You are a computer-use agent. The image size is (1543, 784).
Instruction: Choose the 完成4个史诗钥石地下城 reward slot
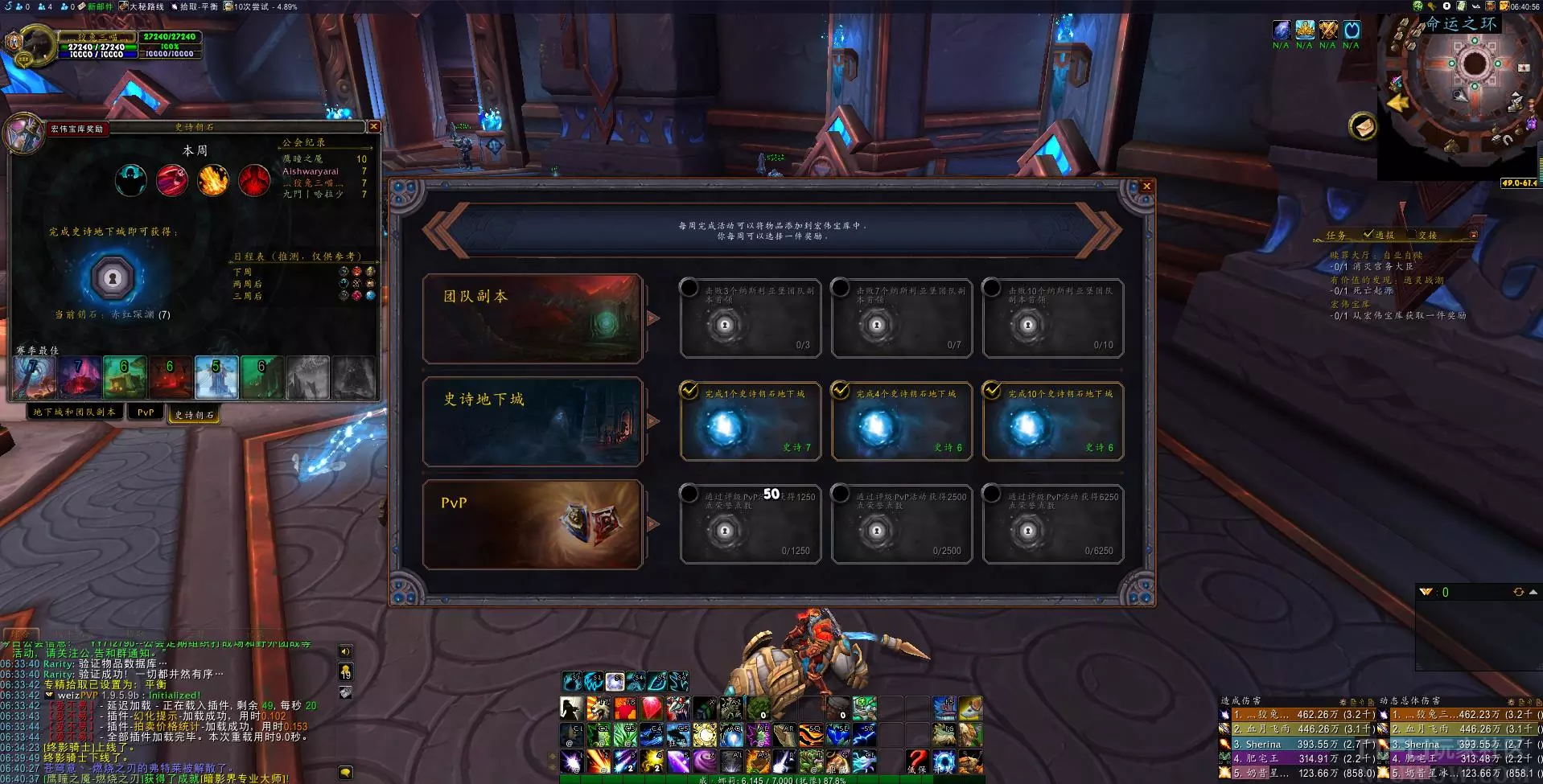click(901, 421)
